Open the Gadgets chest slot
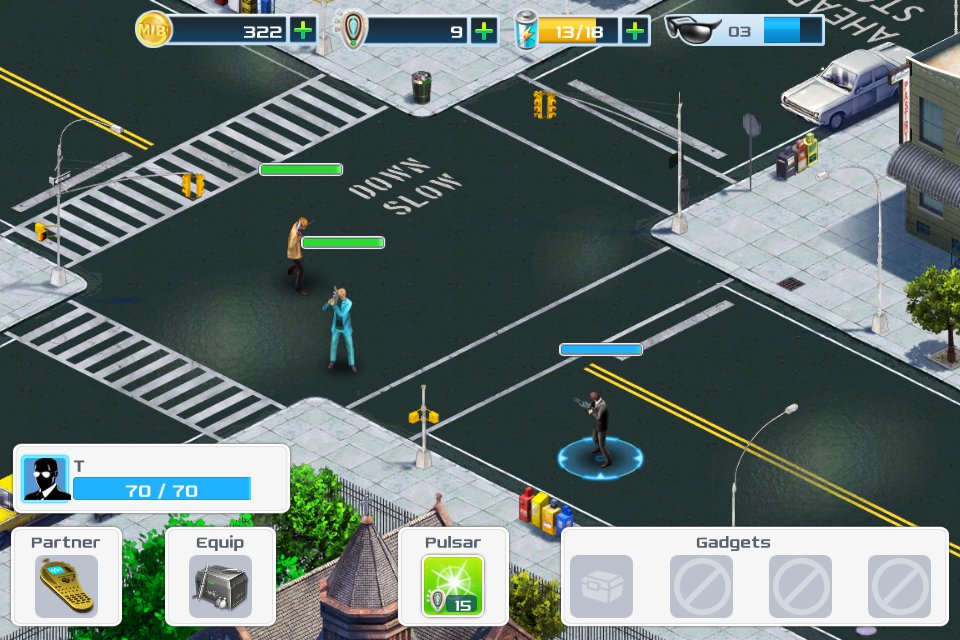Image resolution: width=960 pixels, height=640 pixels. point(601,586)
